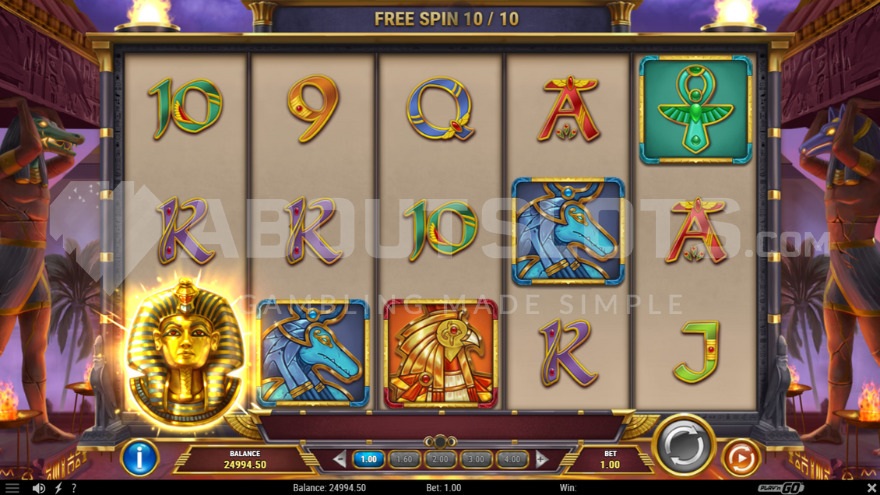Pick the 3.00 bet option
The height and width of the screenshot is (495, 880).
[x=474, y=459]
